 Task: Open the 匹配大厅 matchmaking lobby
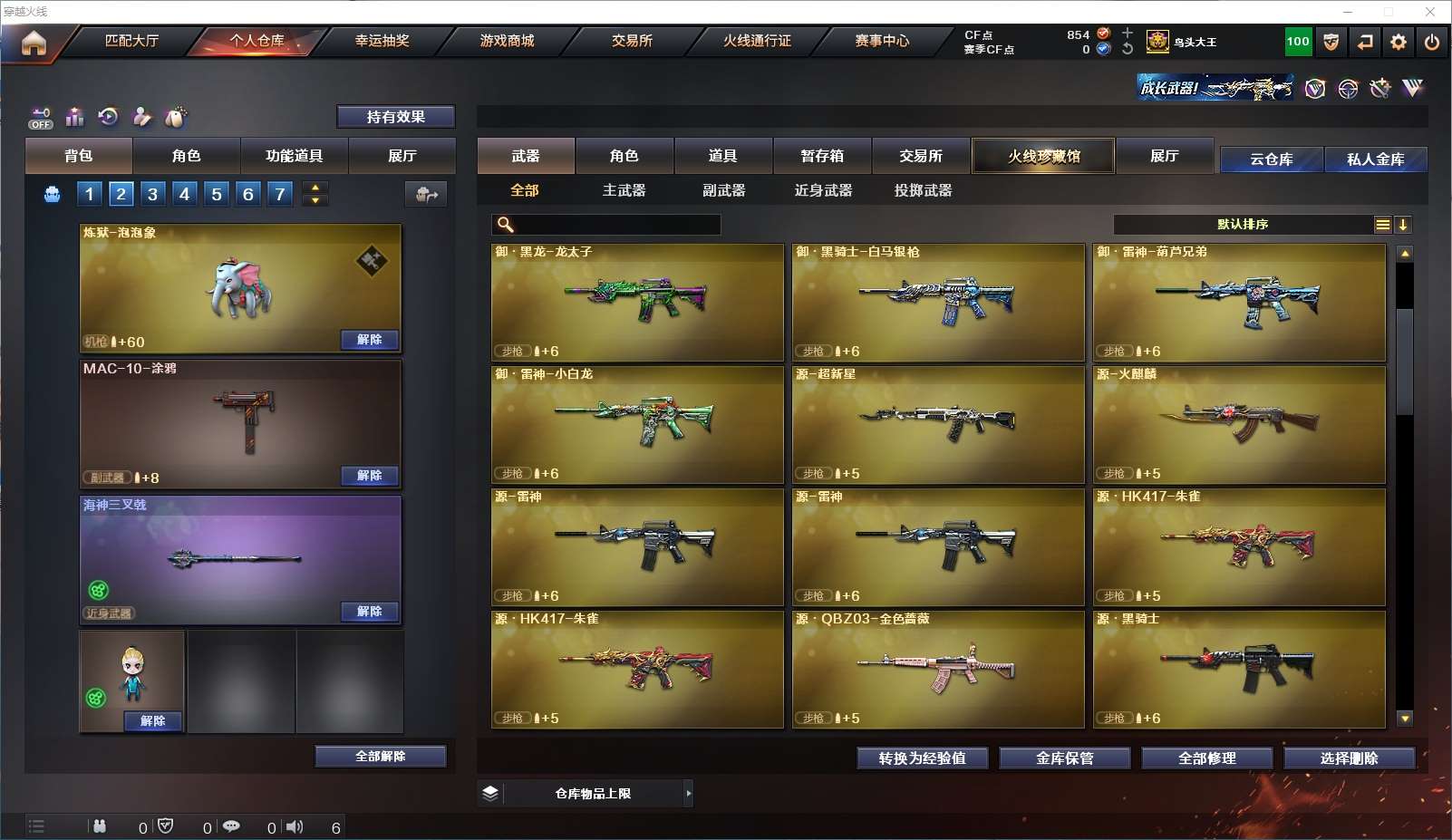[131, 41]
